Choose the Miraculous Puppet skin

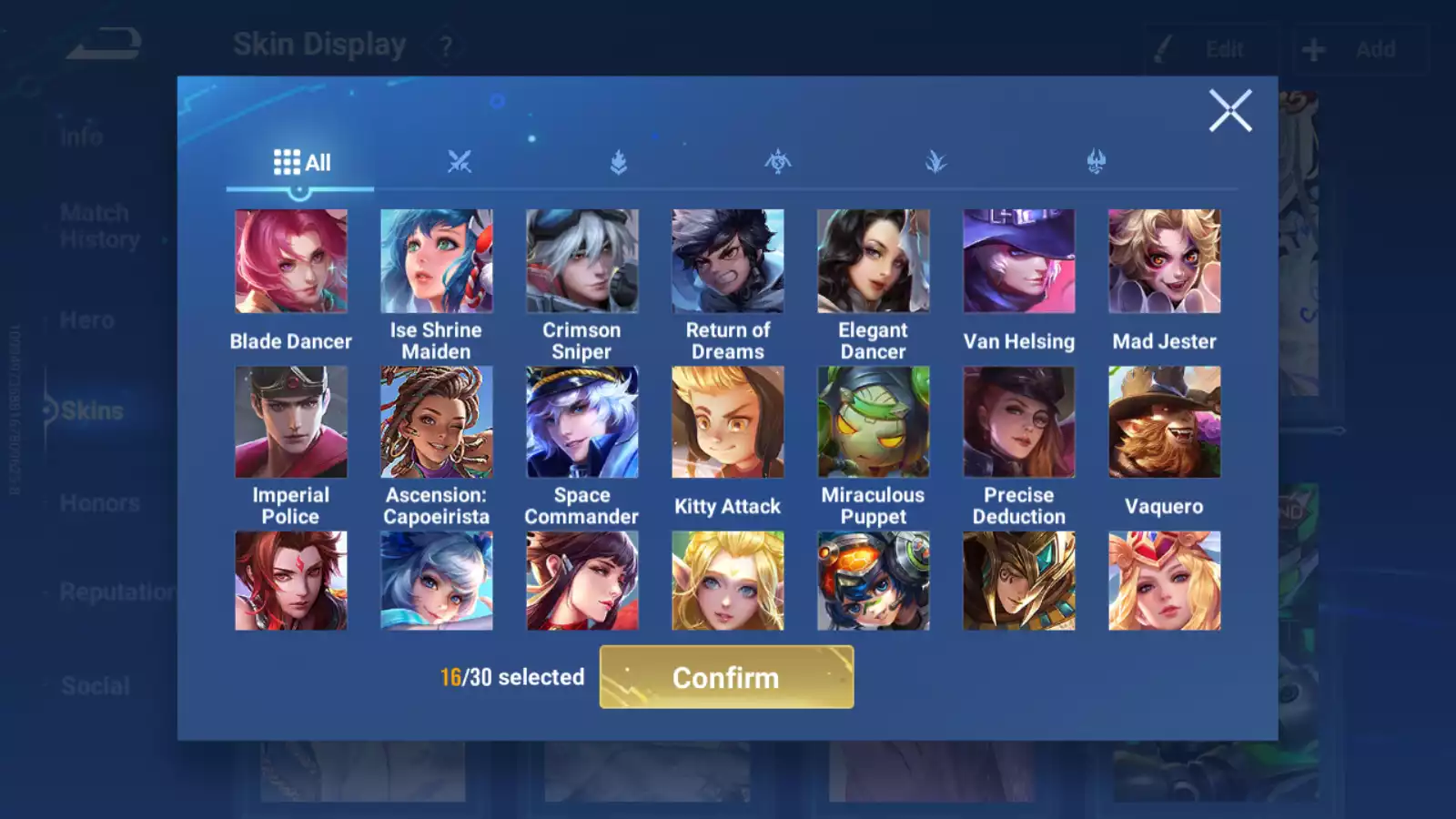click(874, 422)
